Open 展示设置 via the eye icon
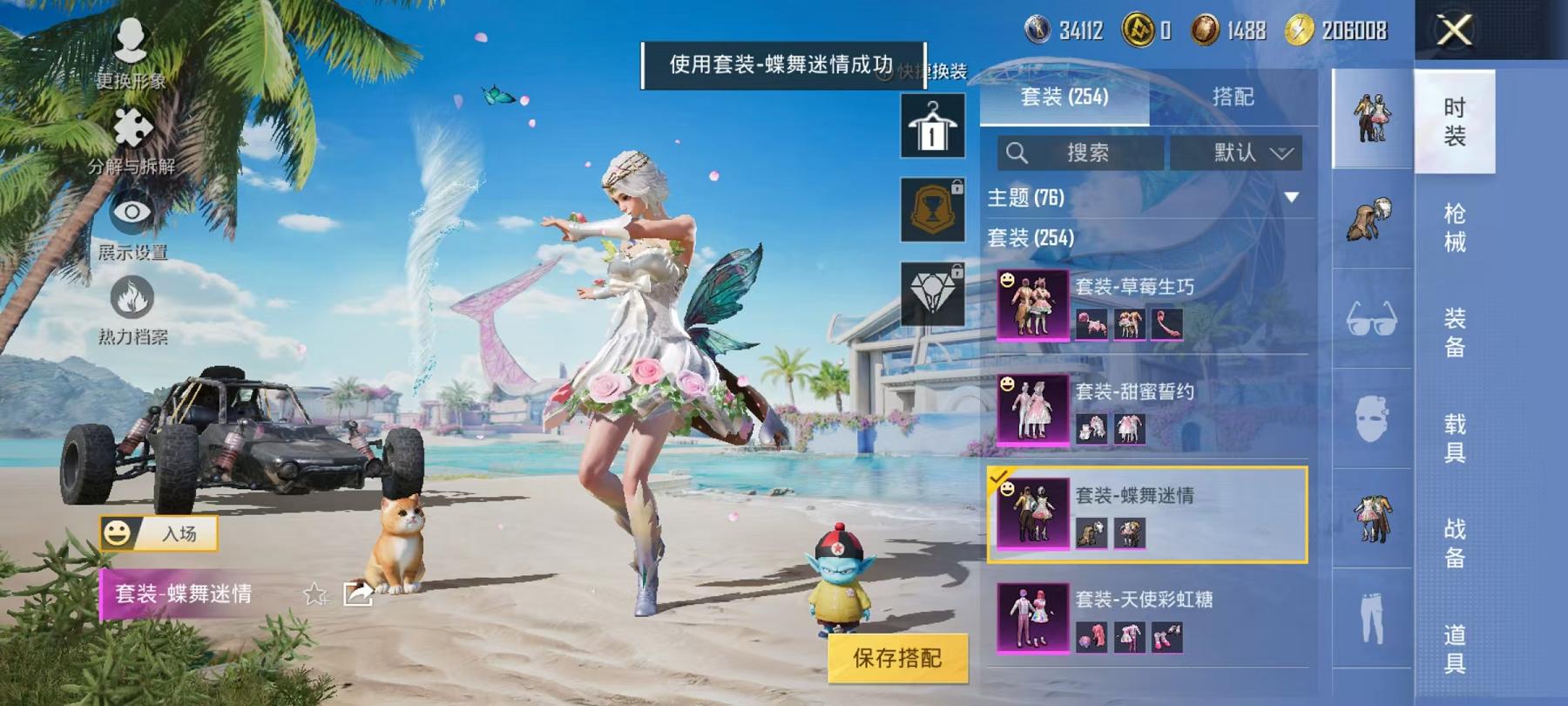This screenshot has width=1568, height=706. pyautogui.click(x=131, y=211)
